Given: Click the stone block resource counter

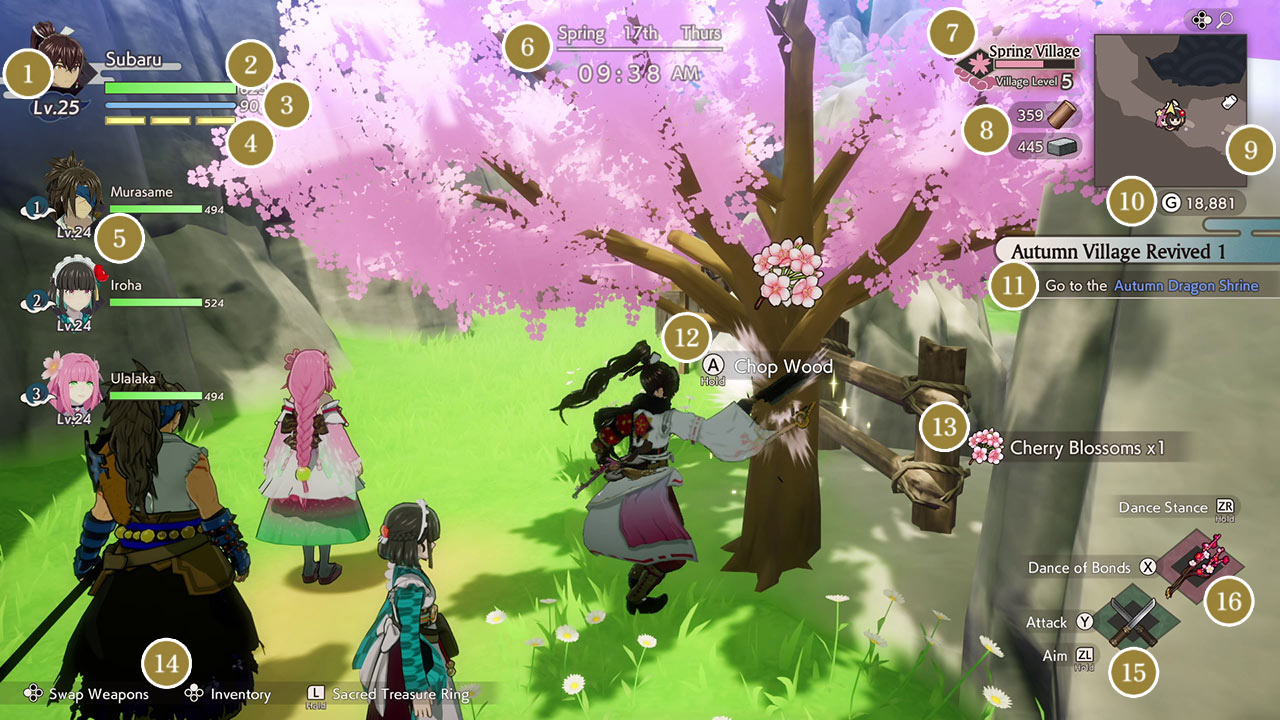Looking at the screenshot, I should pos(1044,147).
